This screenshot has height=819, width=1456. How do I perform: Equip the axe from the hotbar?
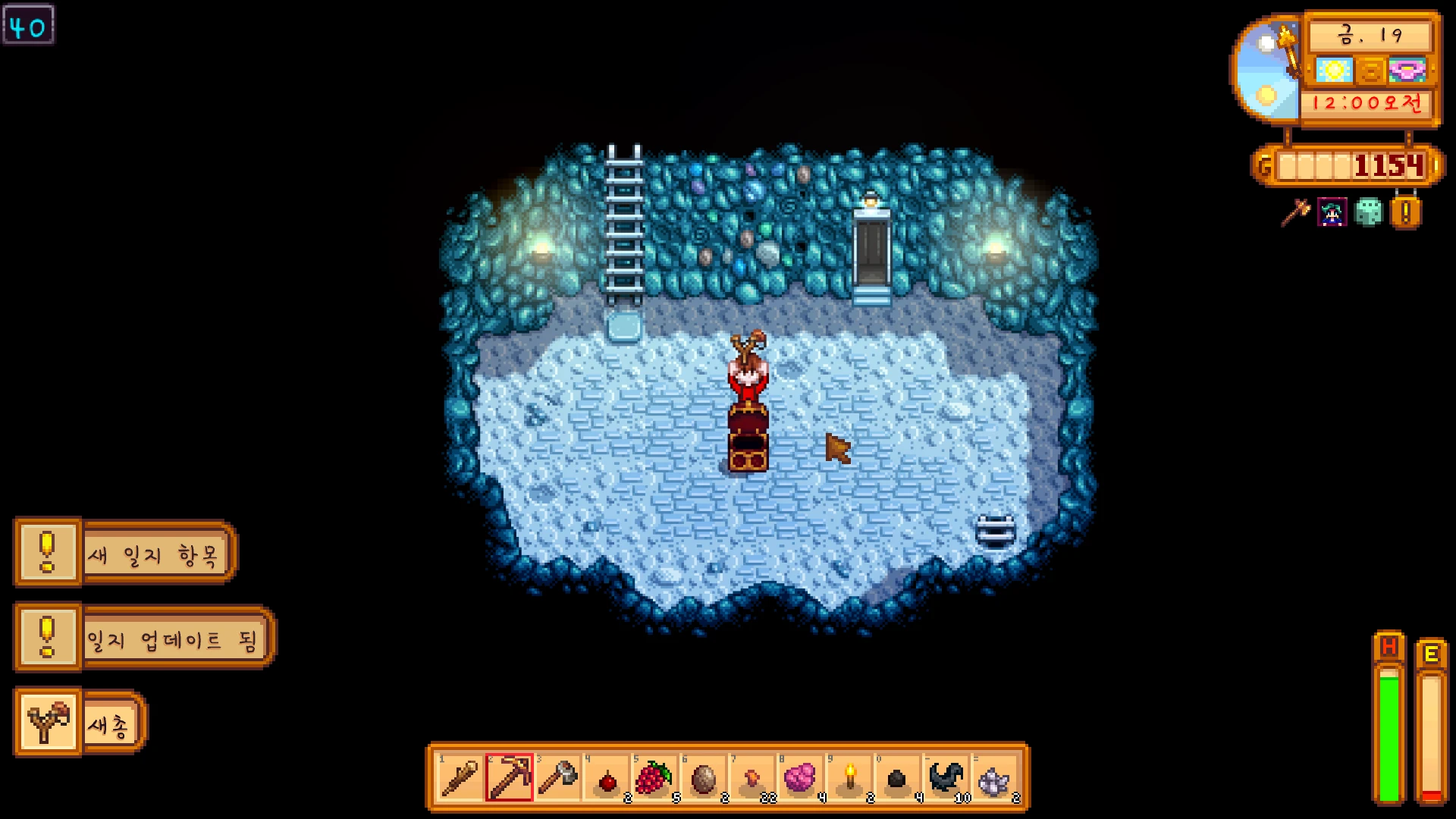click(558, 778)
